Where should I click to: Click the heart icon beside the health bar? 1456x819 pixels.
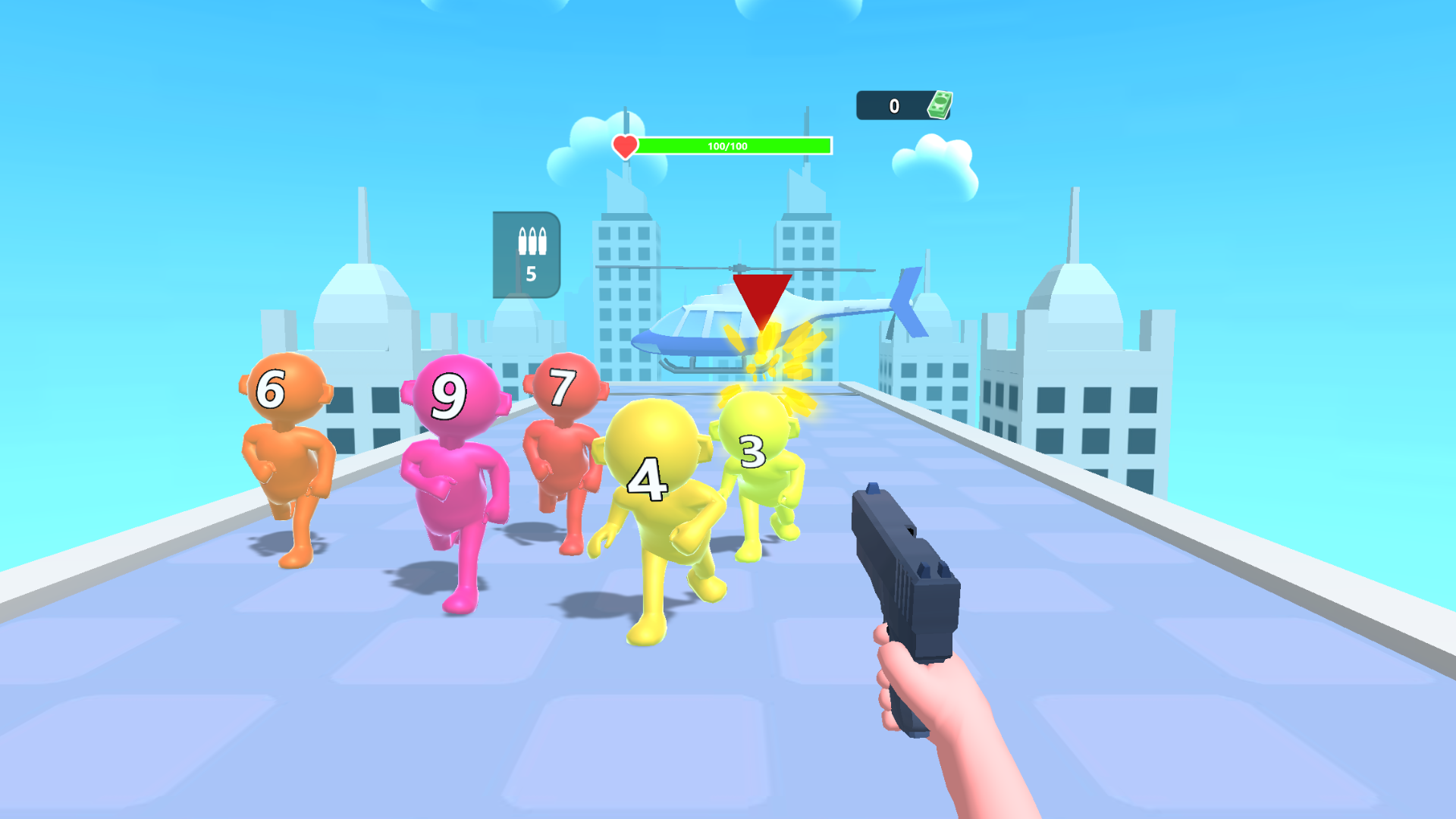pos(624,145)
